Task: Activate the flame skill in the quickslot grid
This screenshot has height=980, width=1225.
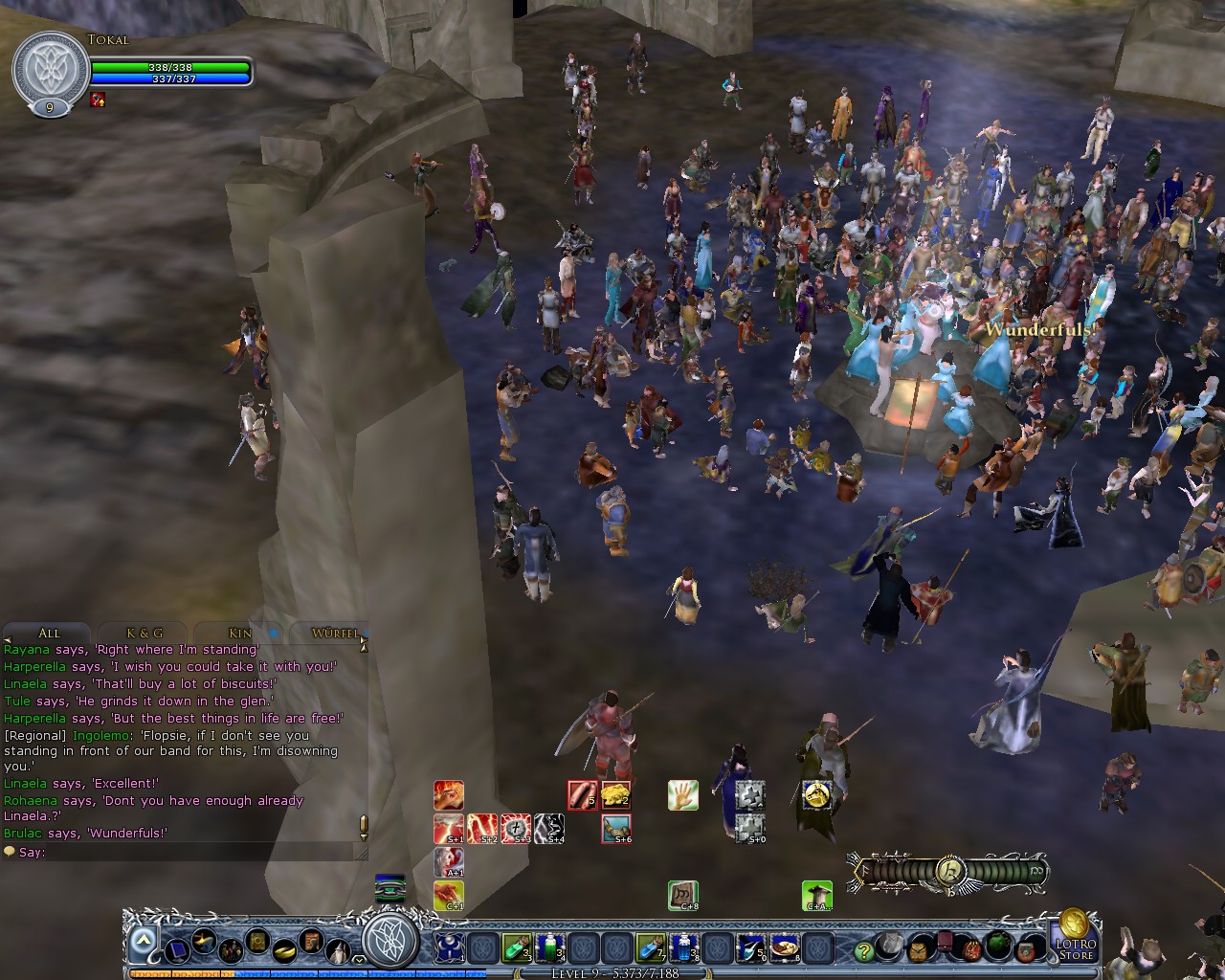Action: click(x=448, y=794)
